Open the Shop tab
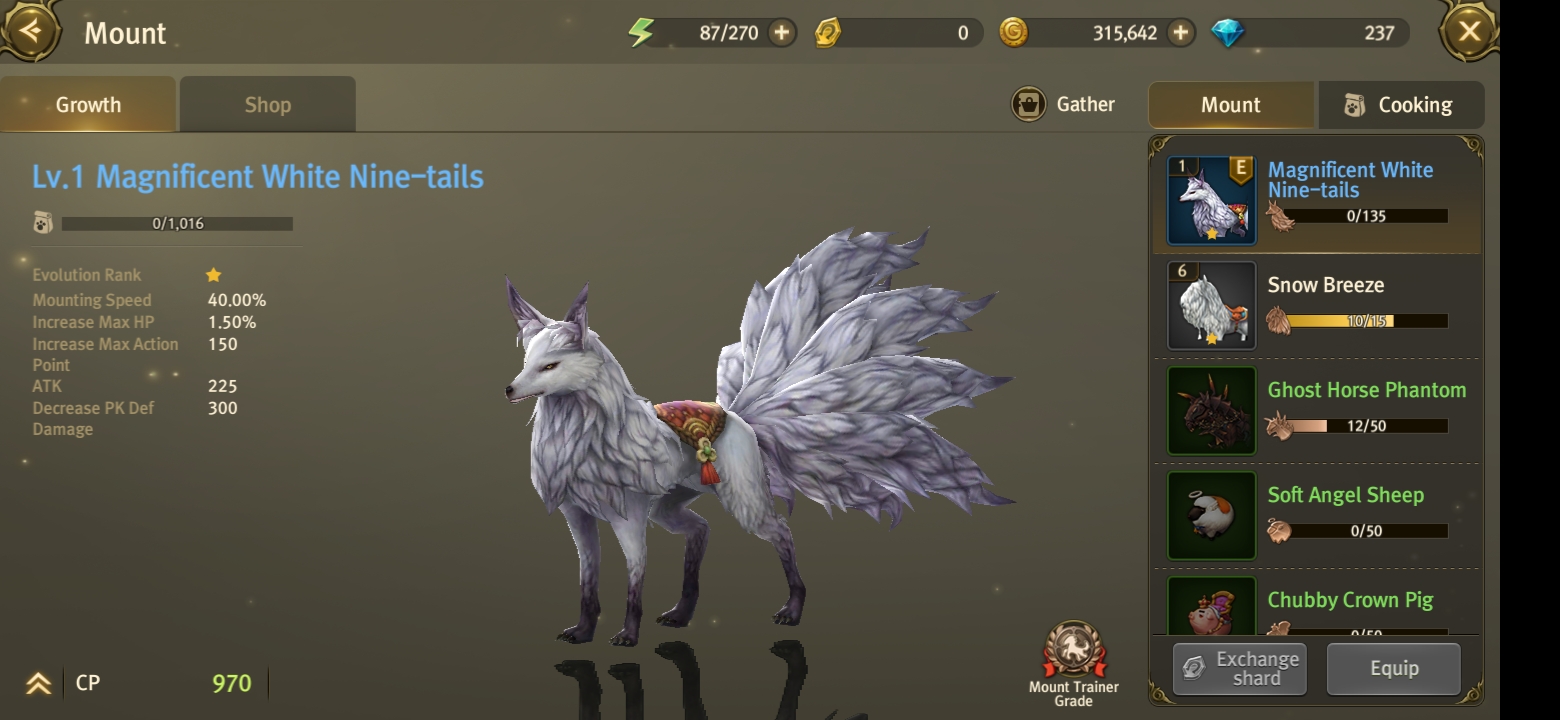Screen dimensions: 1560x720 [267, 105]
